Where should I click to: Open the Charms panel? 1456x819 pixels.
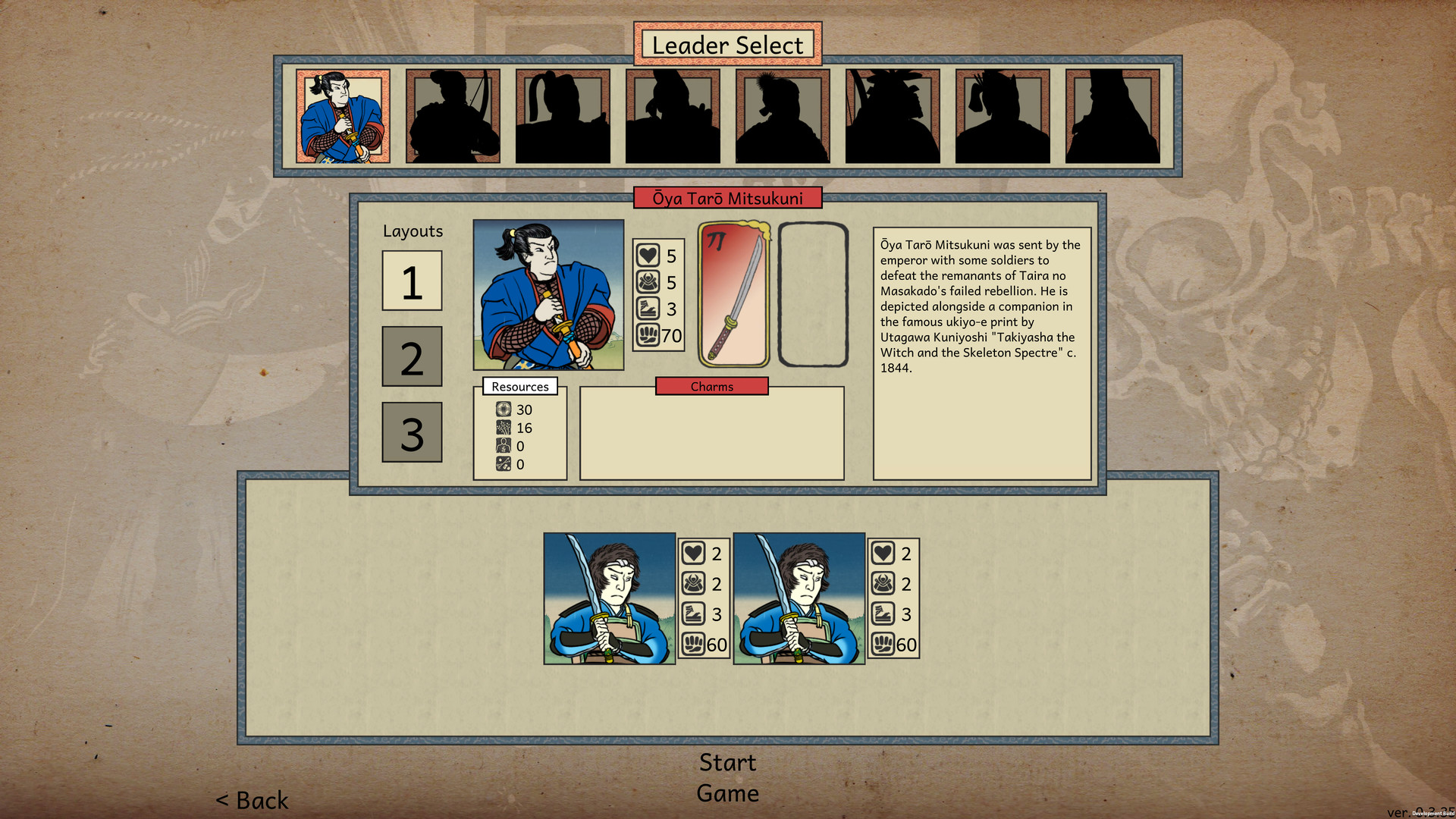[x=711, y=387]
